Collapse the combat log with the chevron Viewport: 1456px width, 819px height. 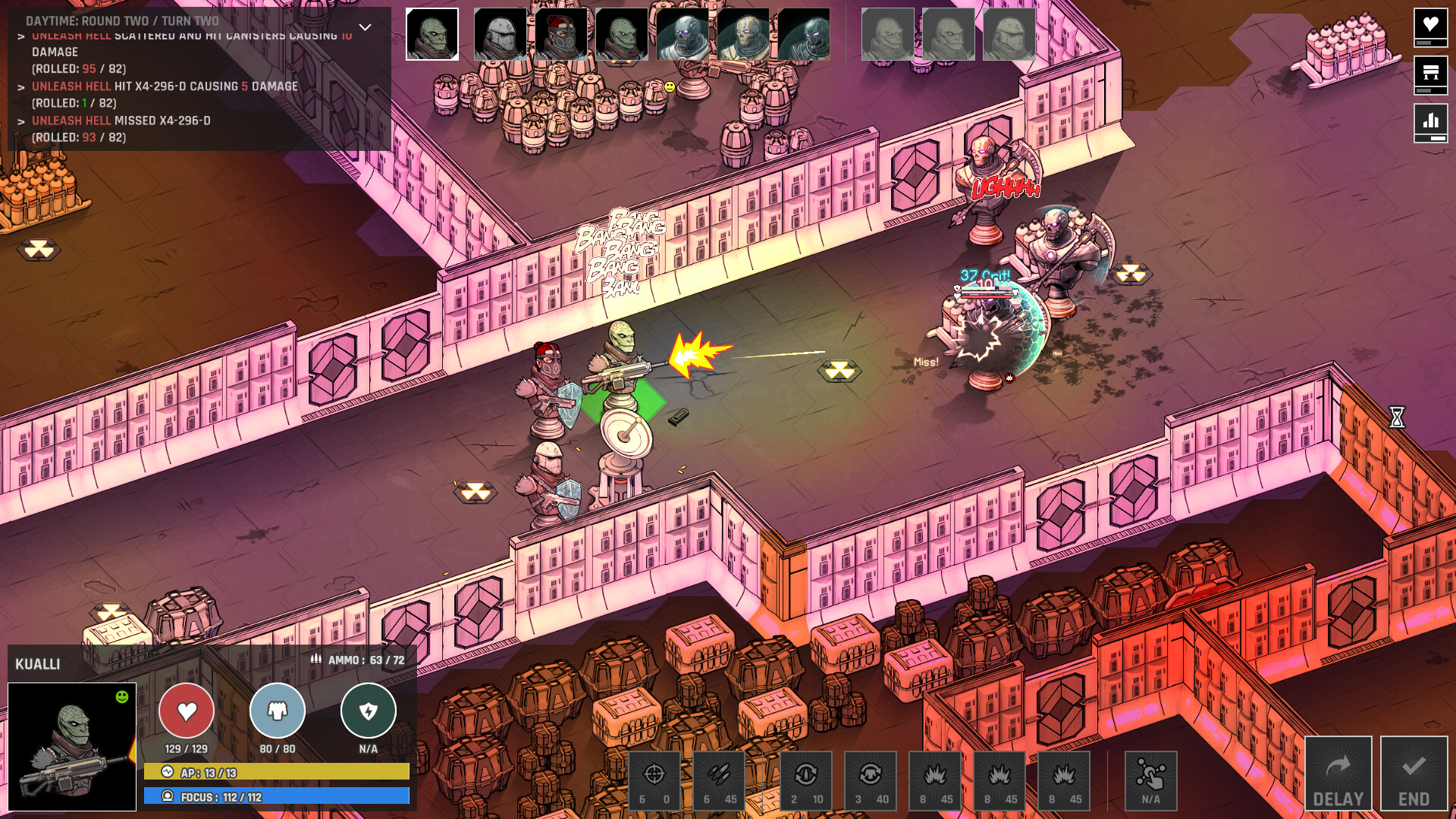[366, 25]
